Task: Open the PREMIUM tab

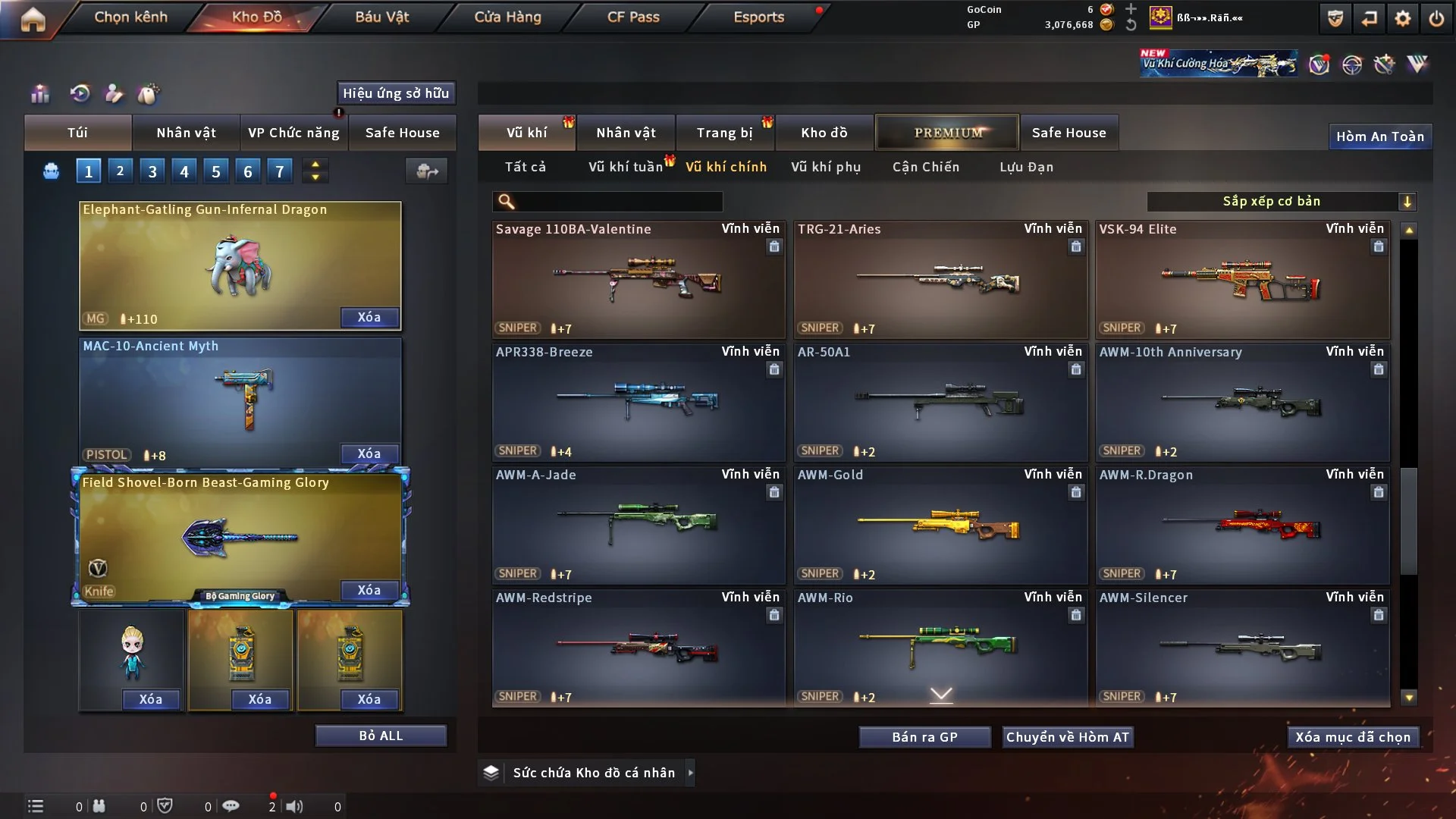Action: click(947, 133)
